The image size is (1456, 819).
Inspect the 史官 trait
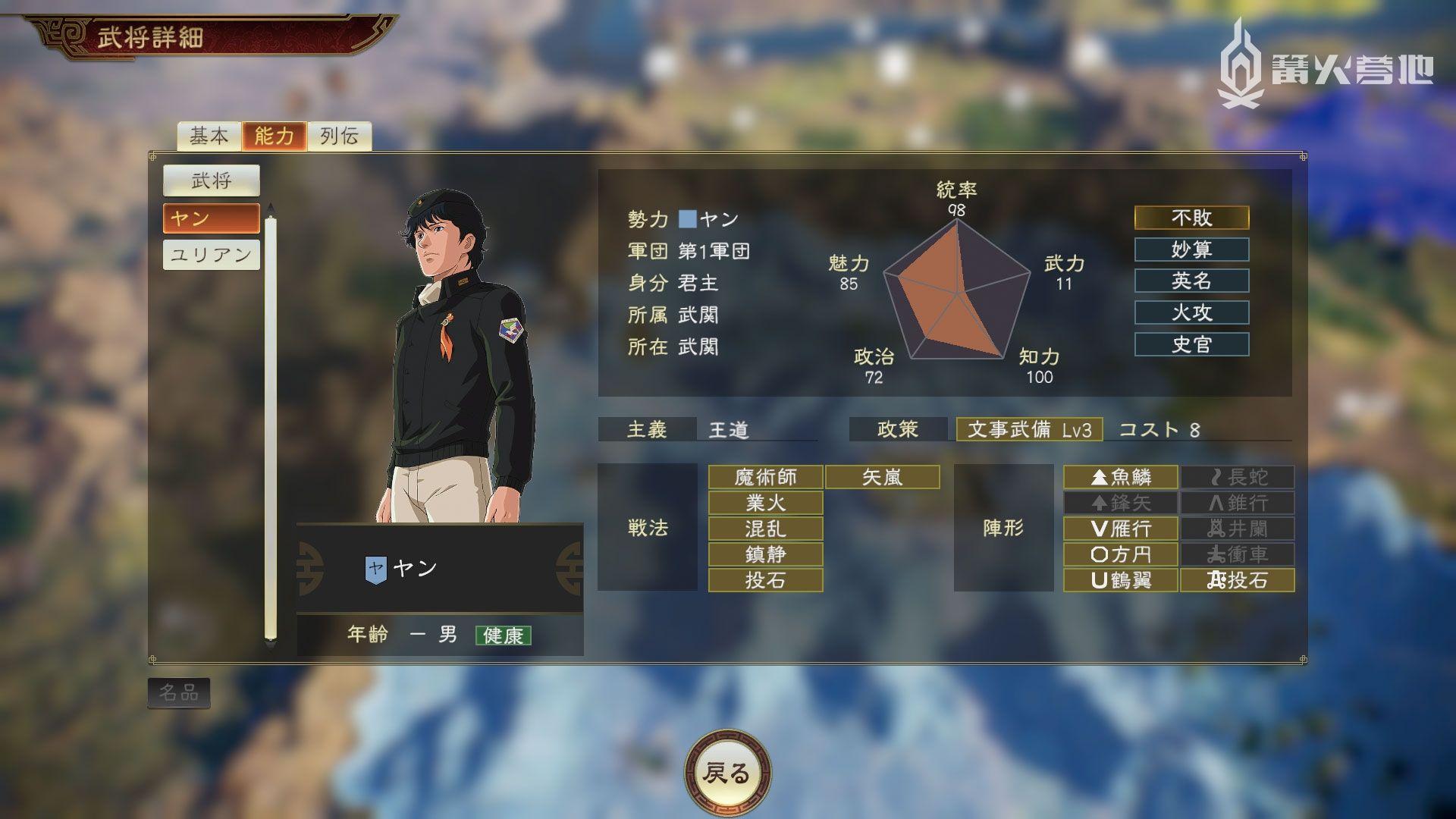[x=1191, y=345]
